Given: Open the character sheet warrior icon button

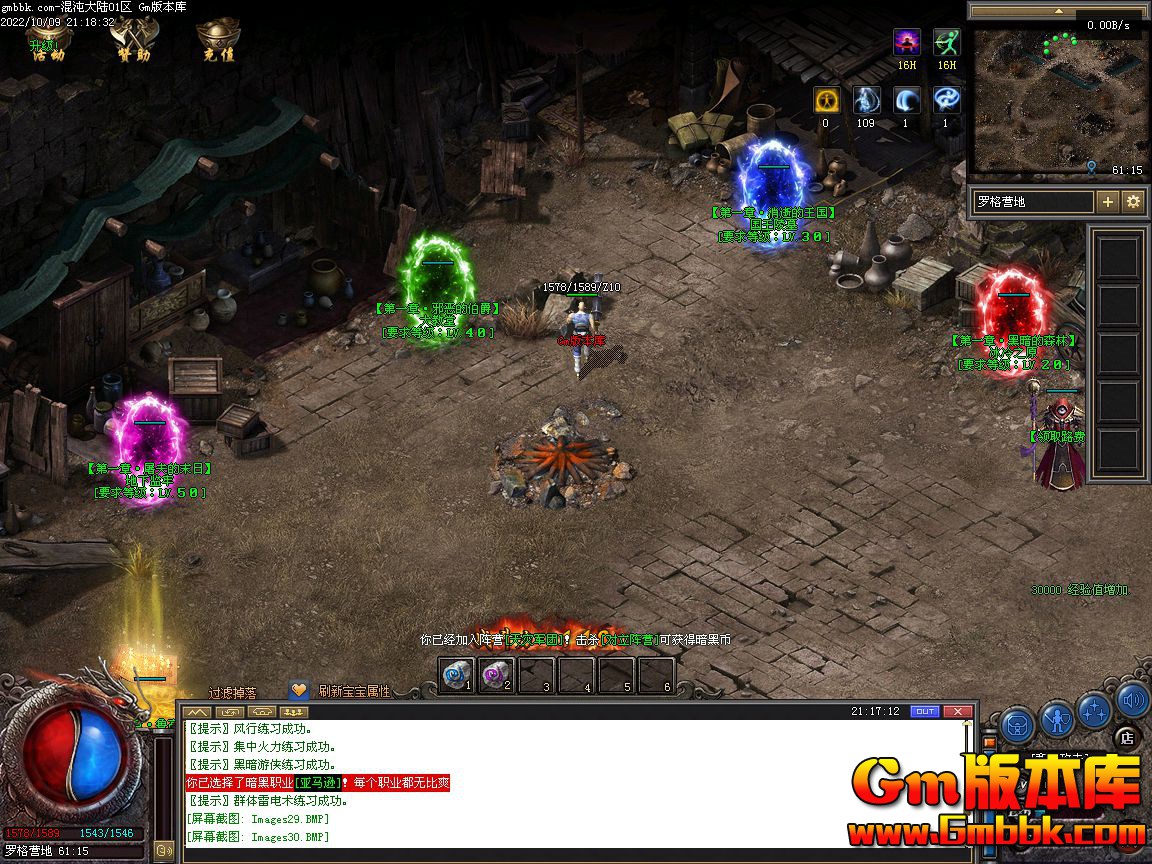Looking at the screenshot, I should coord(1056,718).
